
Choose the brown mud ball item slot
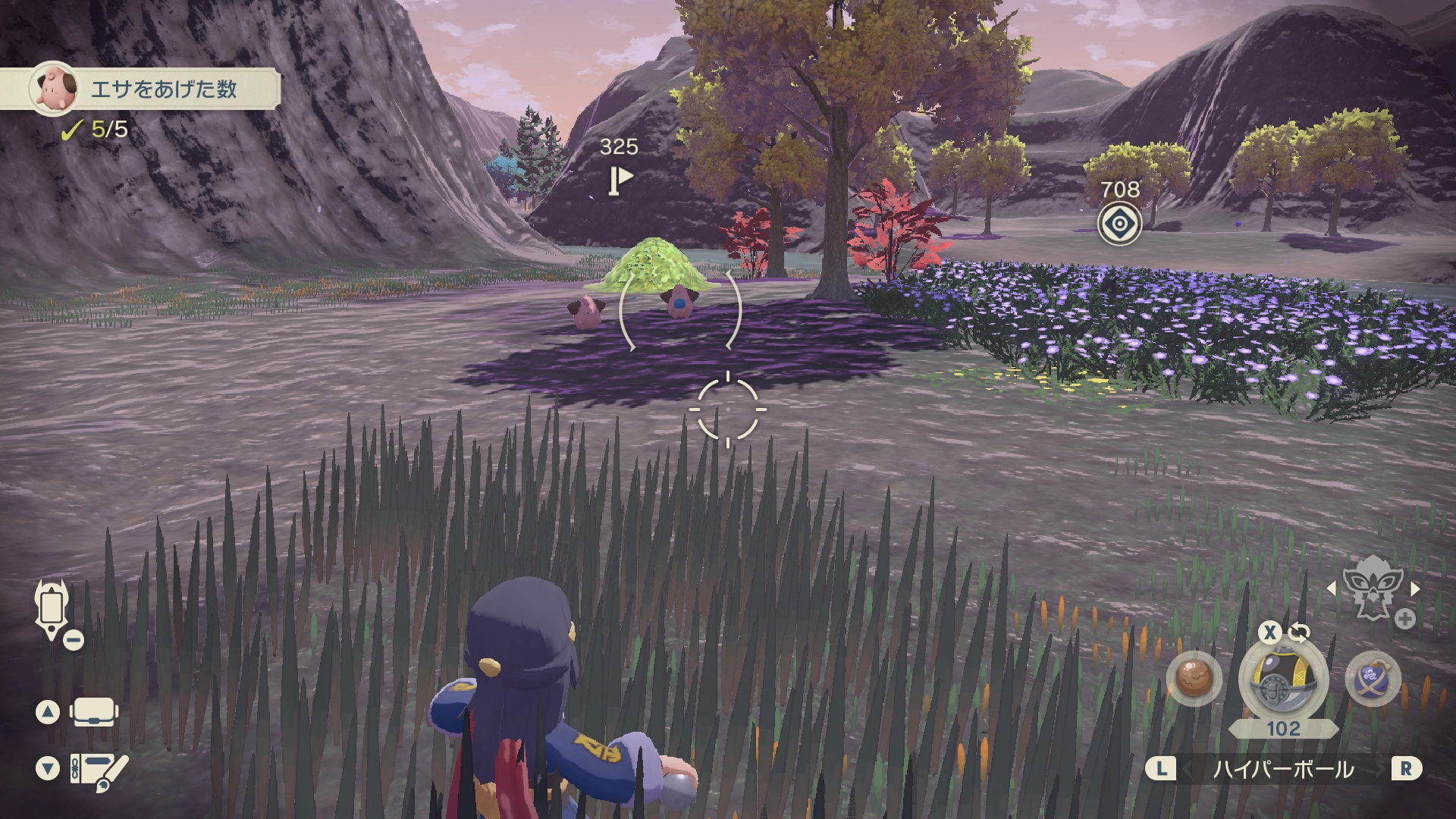click(x=1194, y=677)
